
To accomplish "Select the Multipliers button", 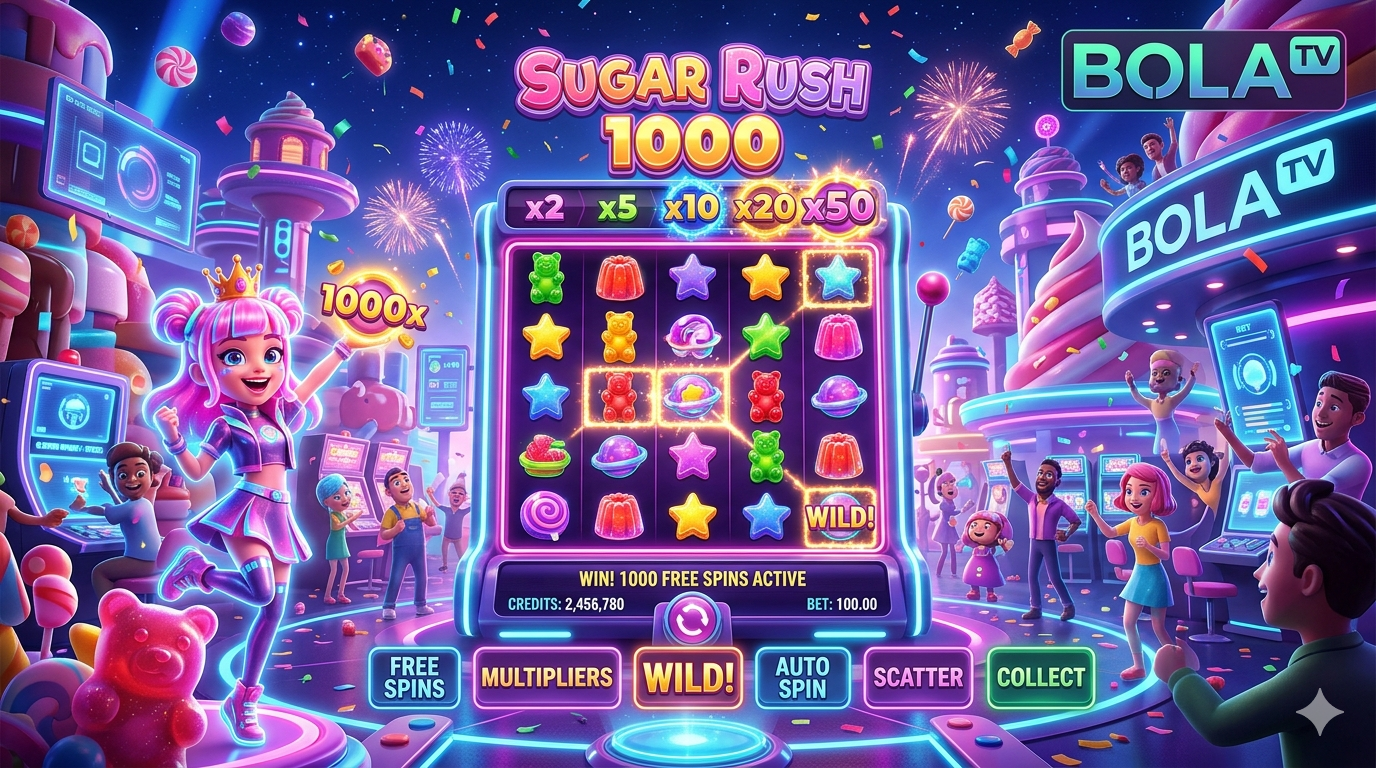I will (x=546, y=677).
